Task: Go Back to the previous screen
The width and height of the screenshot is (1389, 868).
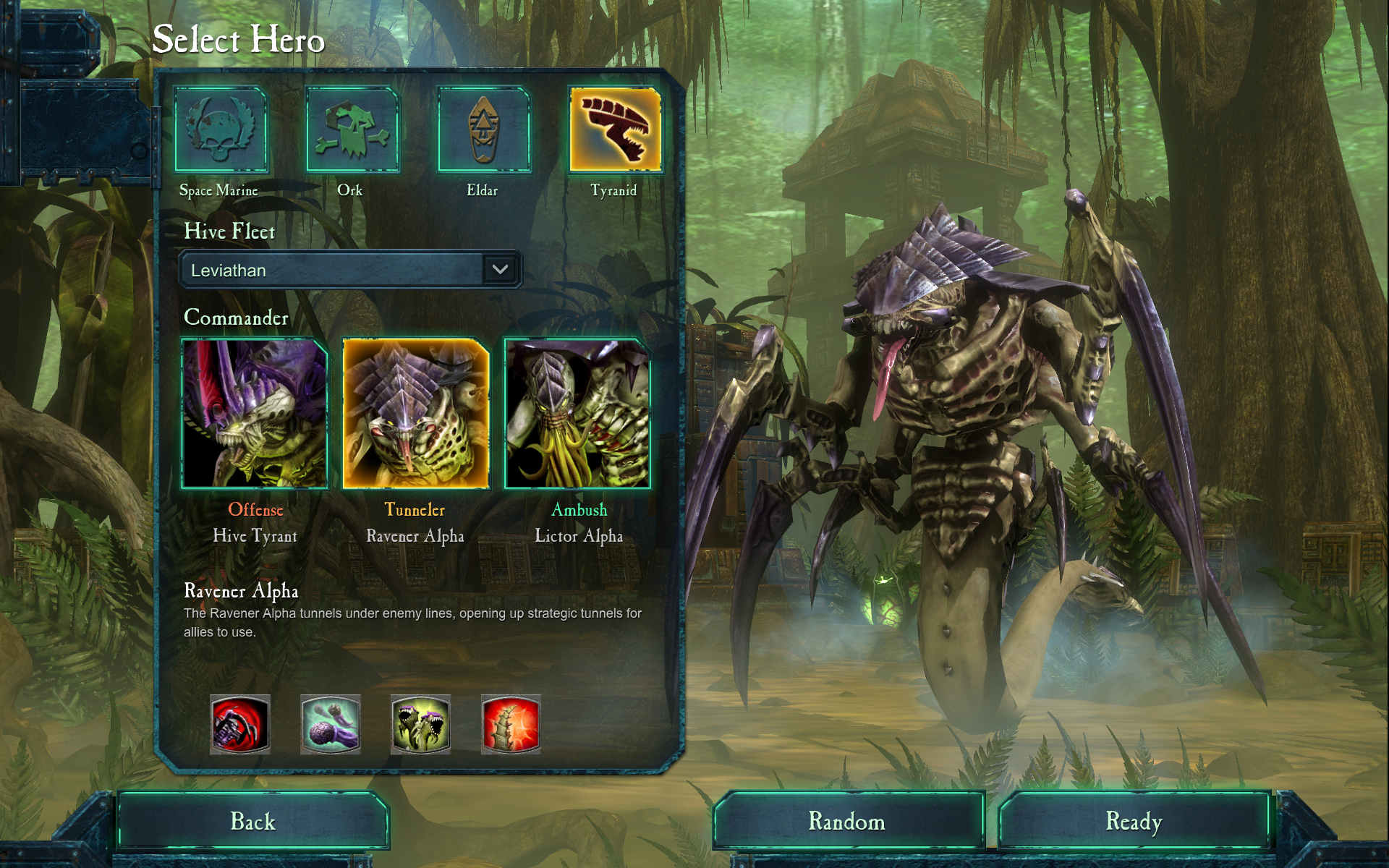Action: click(253, 821)
